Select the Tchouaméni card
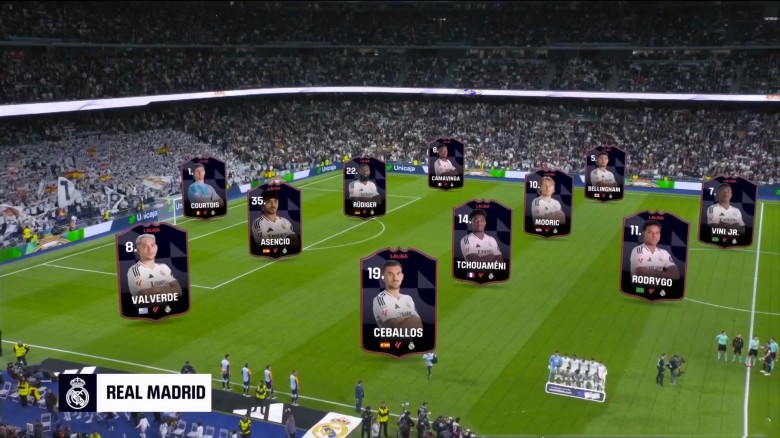 (481, 242)
